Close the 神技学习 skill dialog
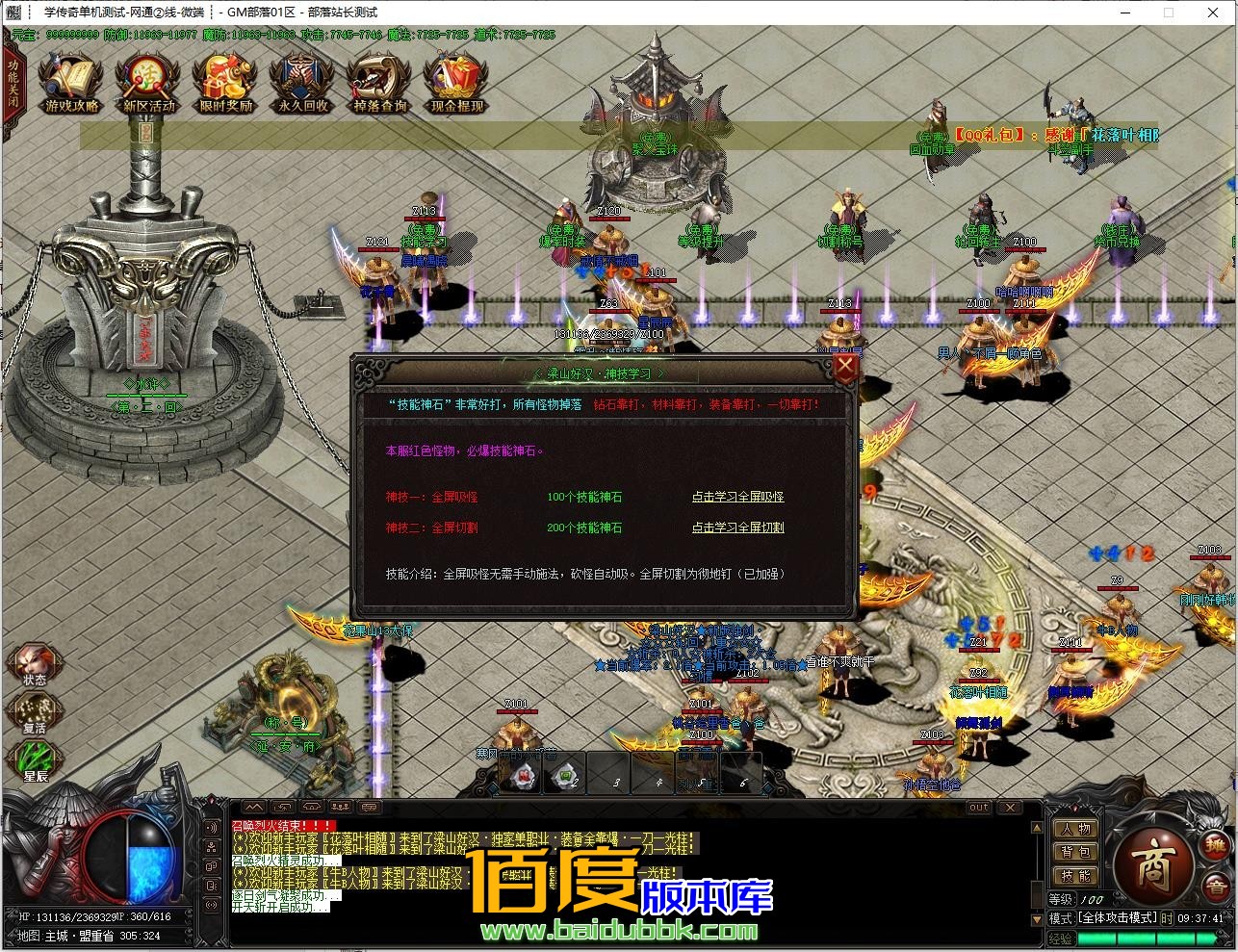 pyautogui.click(x=844, y=367)
